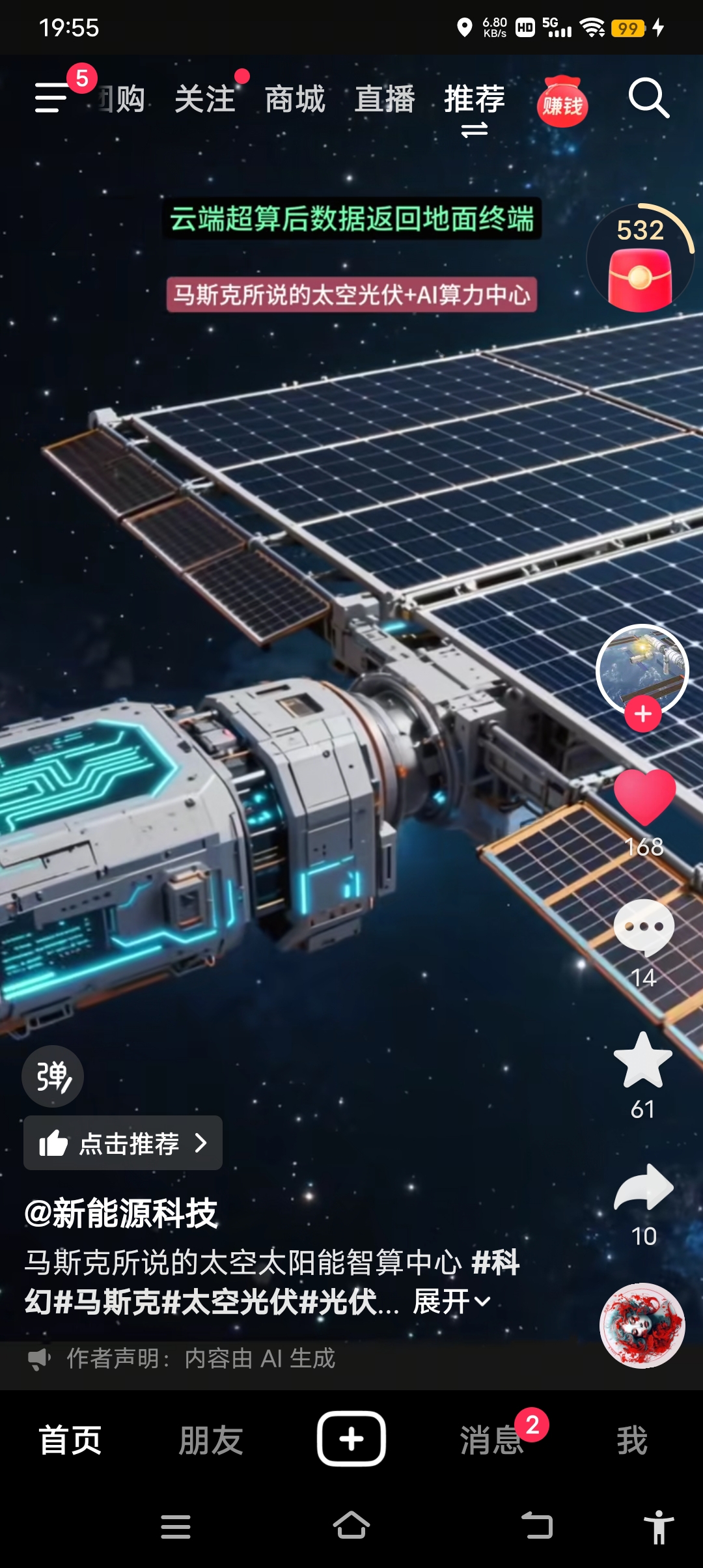This screenshot has width=703, height=1568.
Task: Toggle the 弹 danmaku button
Action: click(53, 1076)
